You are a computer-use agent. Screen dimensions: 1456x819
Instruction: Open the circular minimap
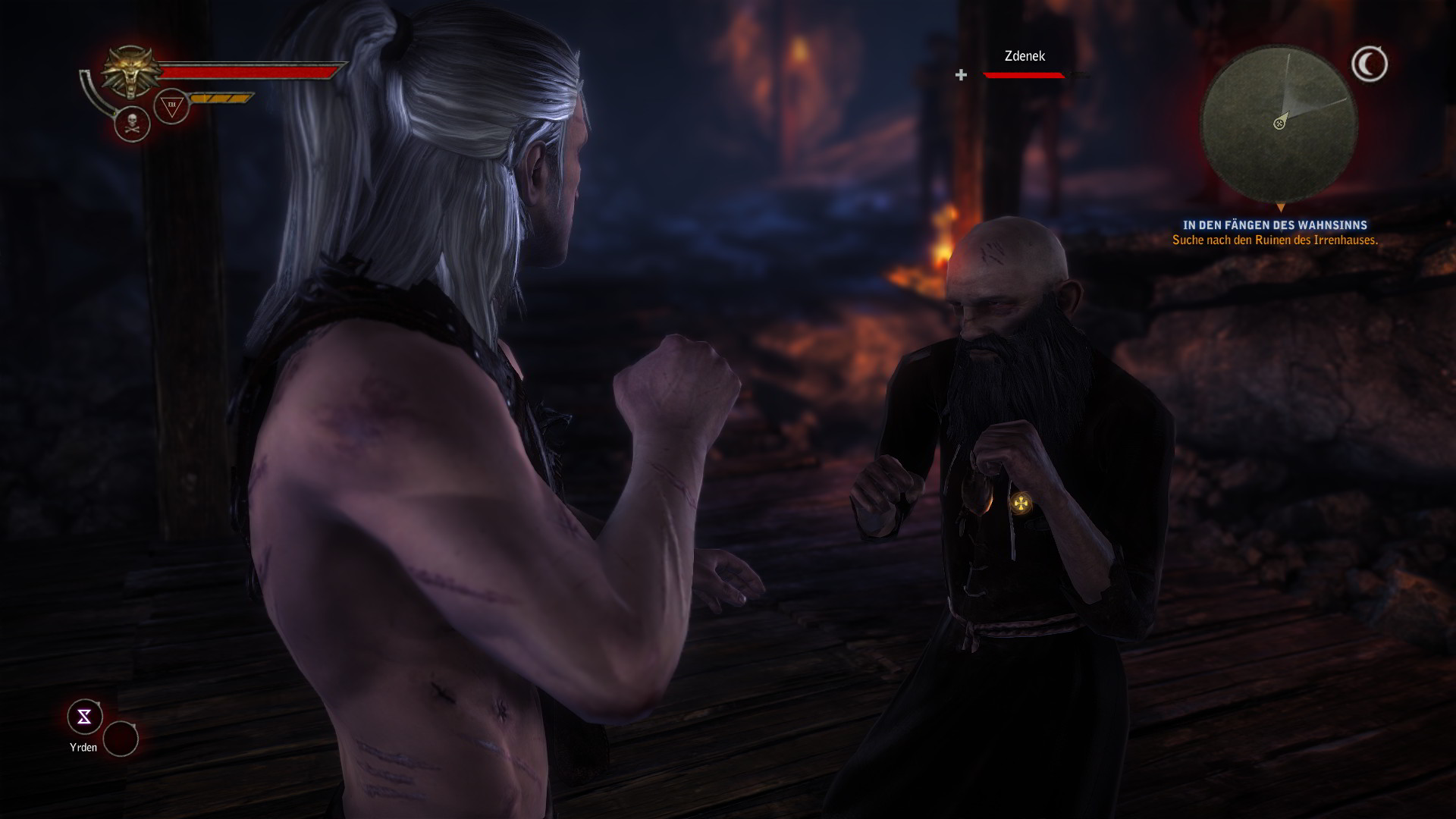(1279, 124)
